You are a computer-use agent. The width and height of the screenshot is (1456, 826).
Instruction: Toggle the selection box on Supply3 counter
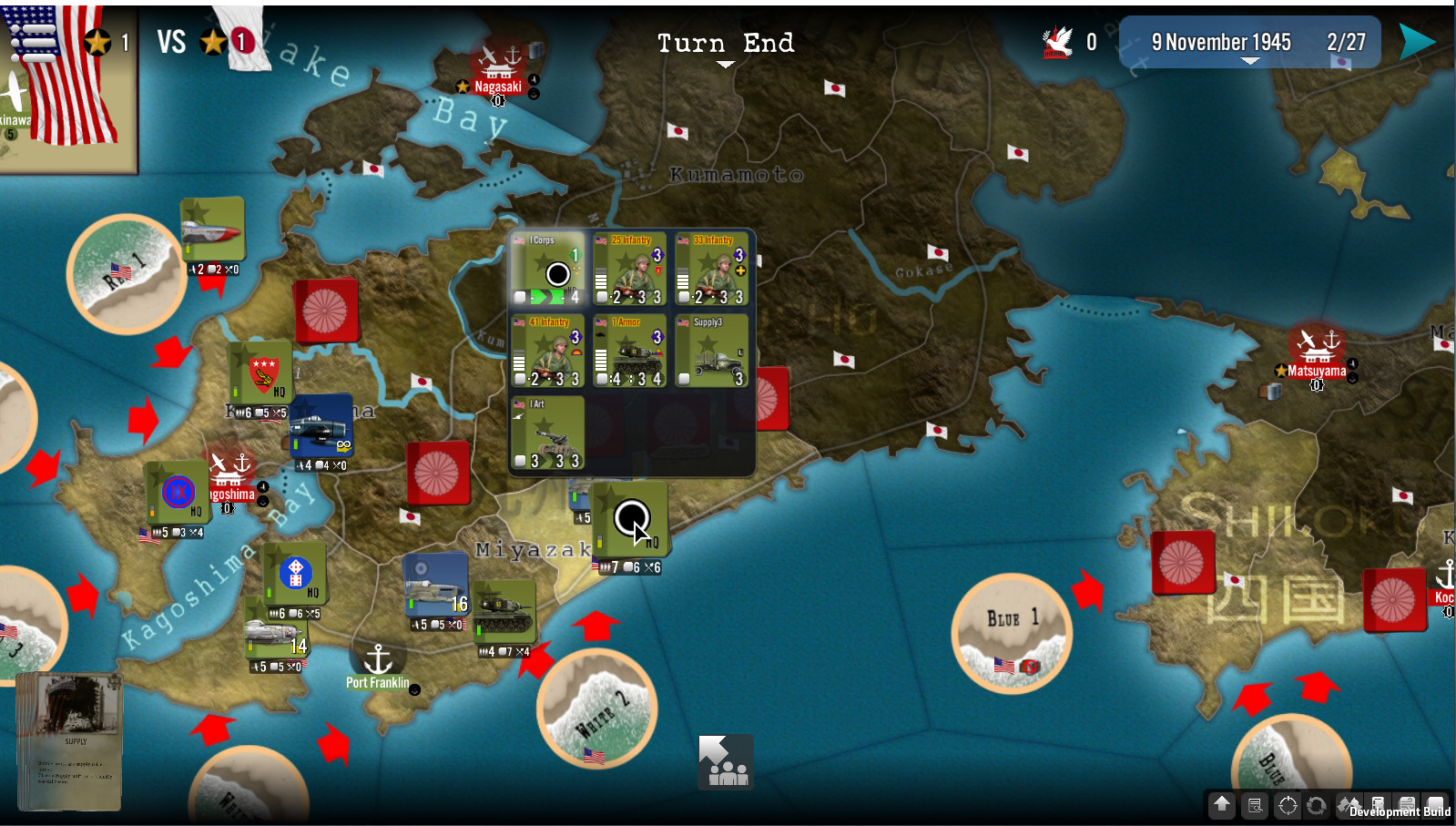684,378
